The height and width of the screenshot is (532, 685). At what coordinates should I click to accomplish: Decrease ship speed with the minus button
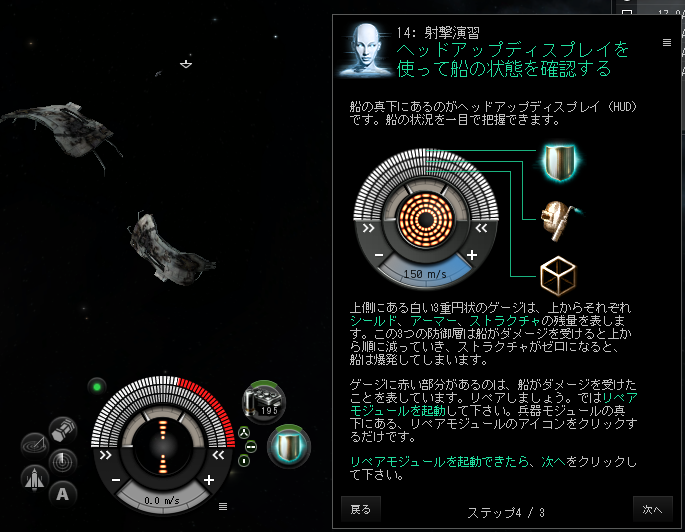pos(116,480)
